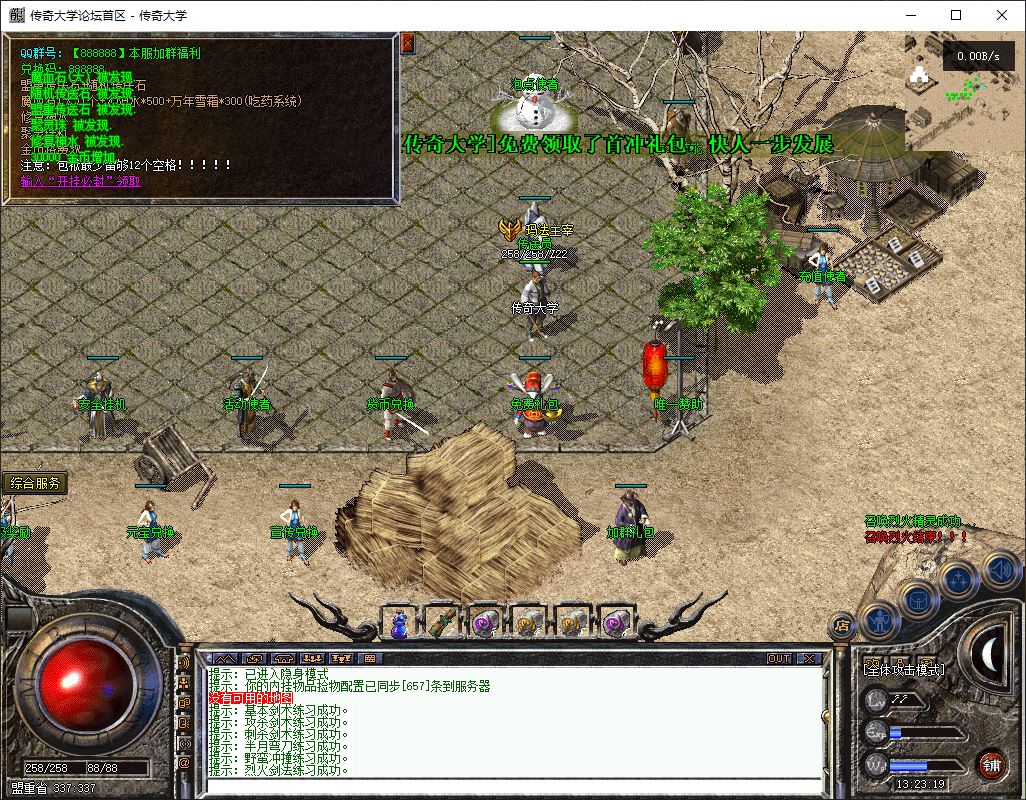Viewport: 1026px width, 800px height.
Task: Toggle sound with the speaker button
Action: pyautogui.click(x=999, y=570)
